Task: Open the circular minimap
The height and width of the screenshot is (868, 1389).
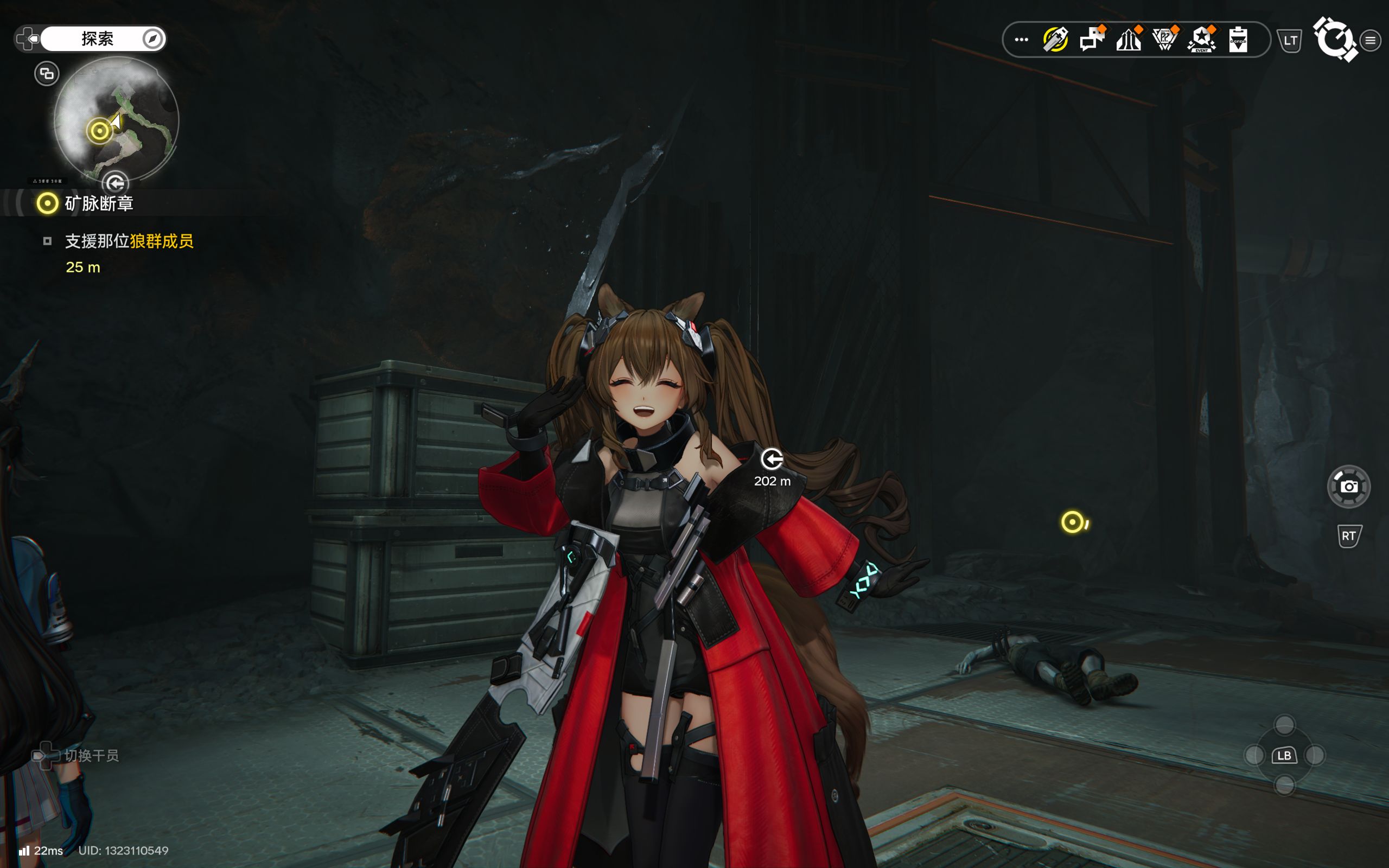Action: pos(117,119)
